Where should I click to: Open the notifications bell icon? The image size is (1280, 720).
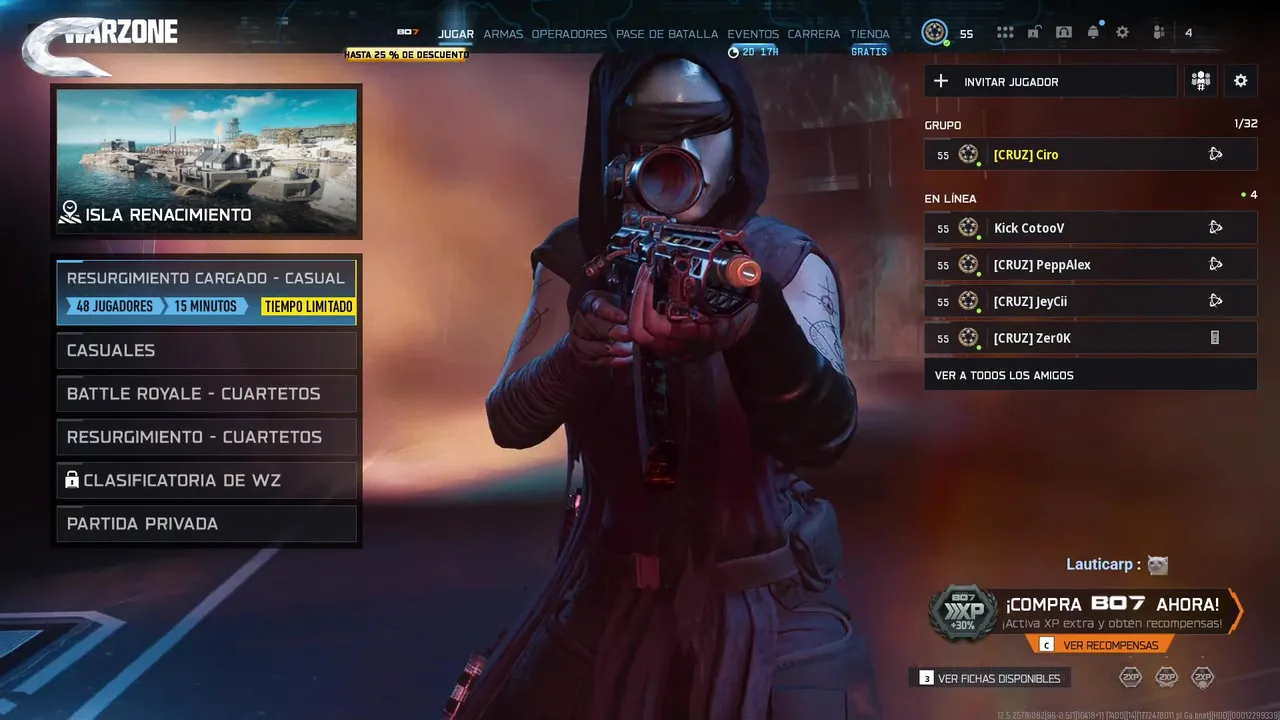pyautogui.click(x=1093, y=33)
